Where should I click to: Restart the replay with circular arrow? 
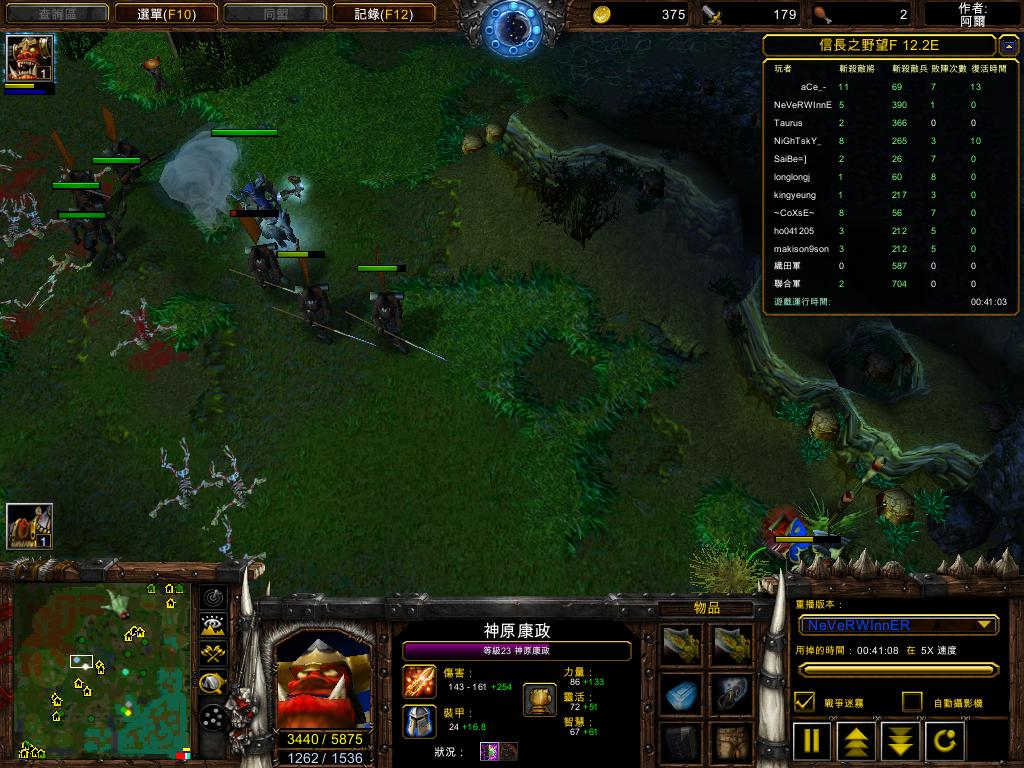(945, 742)
